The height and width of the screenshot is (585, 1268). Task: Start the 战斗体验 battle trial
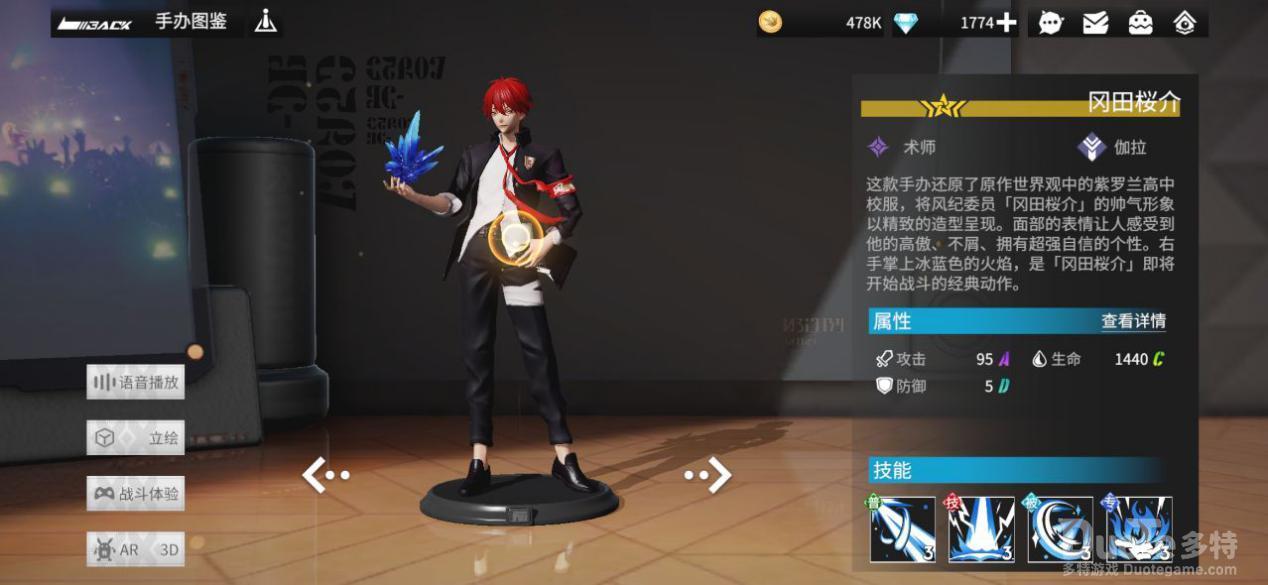point(136,494)
